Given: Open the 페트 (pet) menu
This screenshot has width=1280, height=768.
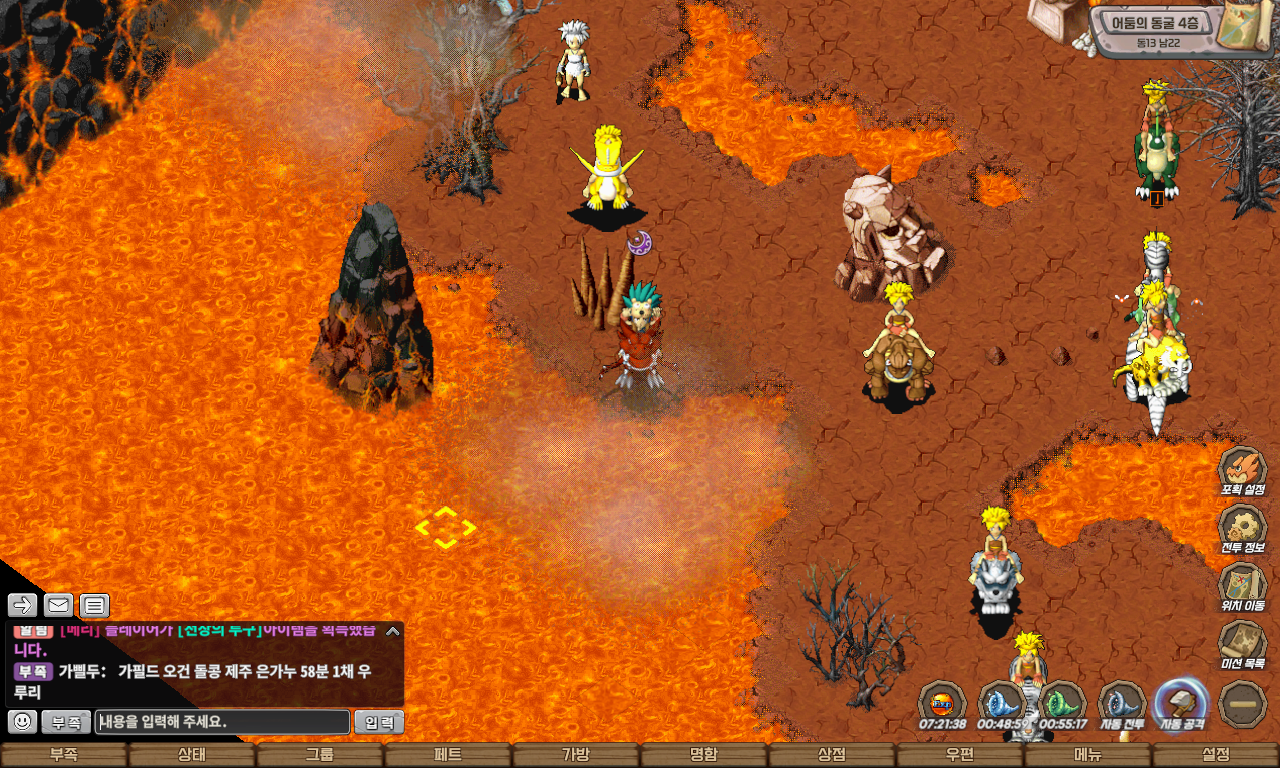Looking at the screenshot, I should 447,756.
